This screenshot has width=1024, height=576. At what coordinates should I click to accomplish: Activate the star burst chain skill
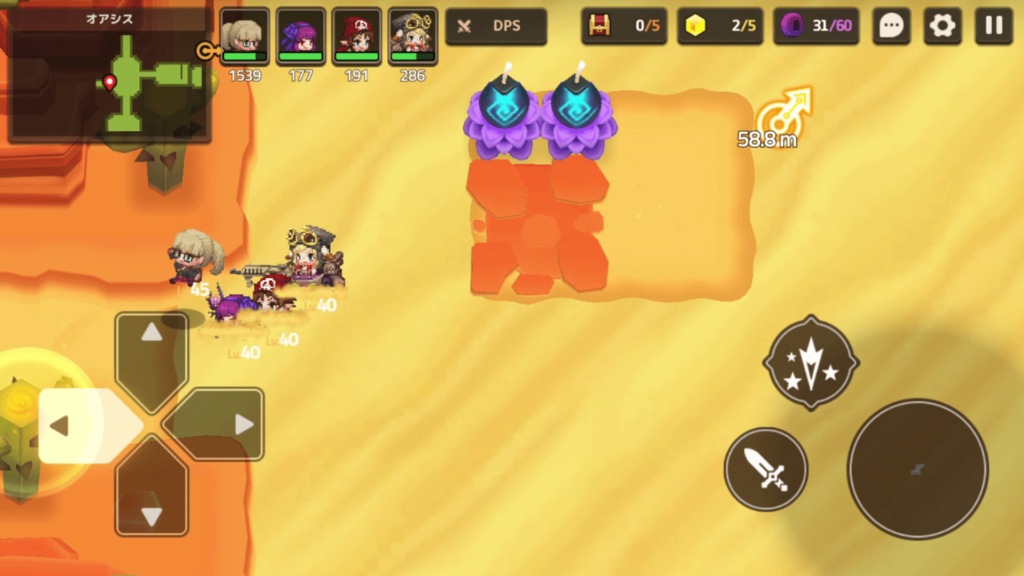[810, 362]
